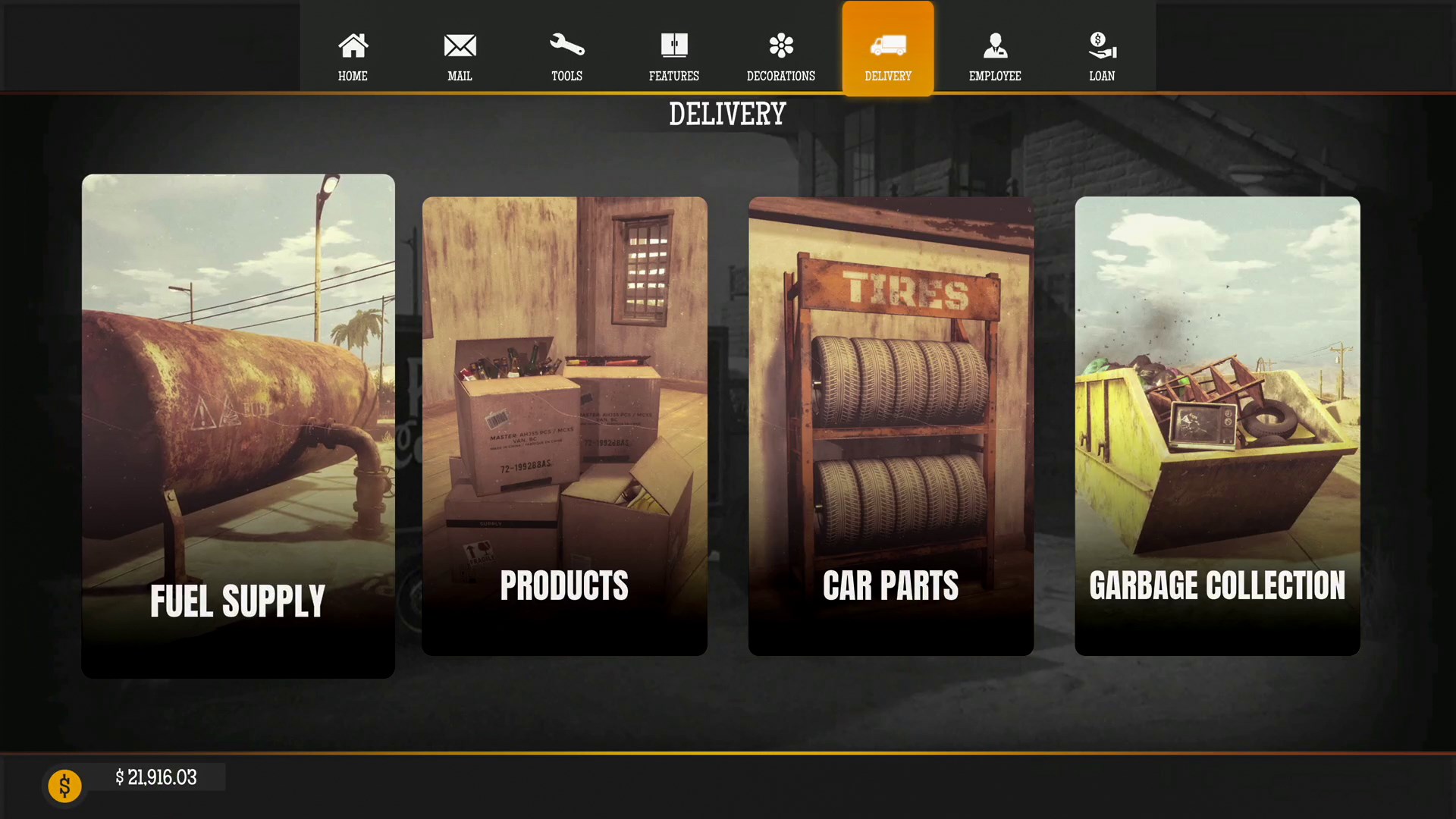Select the Loan hand-with-coin icon
The image size is (1456, 819).
tap(1101, 45)
